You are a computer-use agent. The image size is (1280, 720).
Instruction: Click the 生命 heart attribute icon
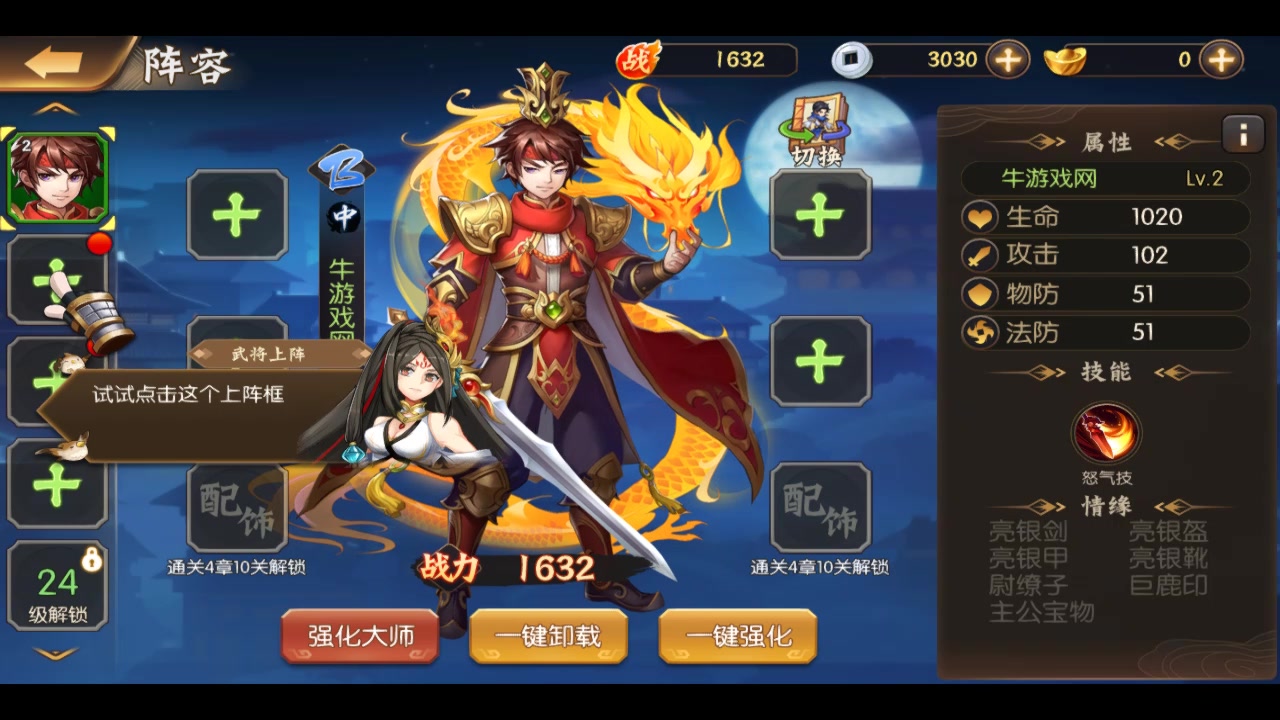(979, 217)
